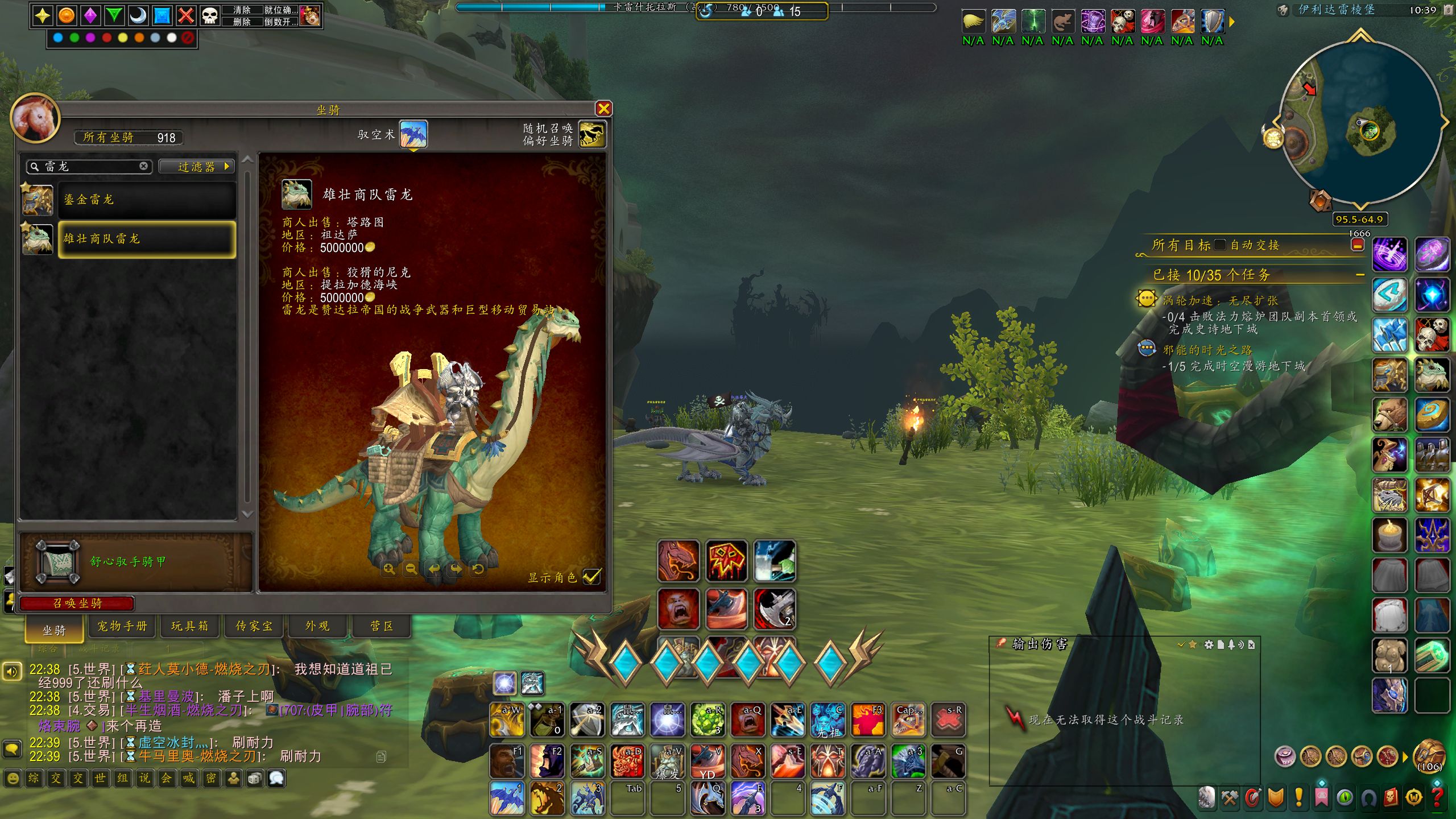Select 鎏金雷龙 in the mount list
The width and height of the screenshot is (1456, 819).
click(x=147, y=200)
